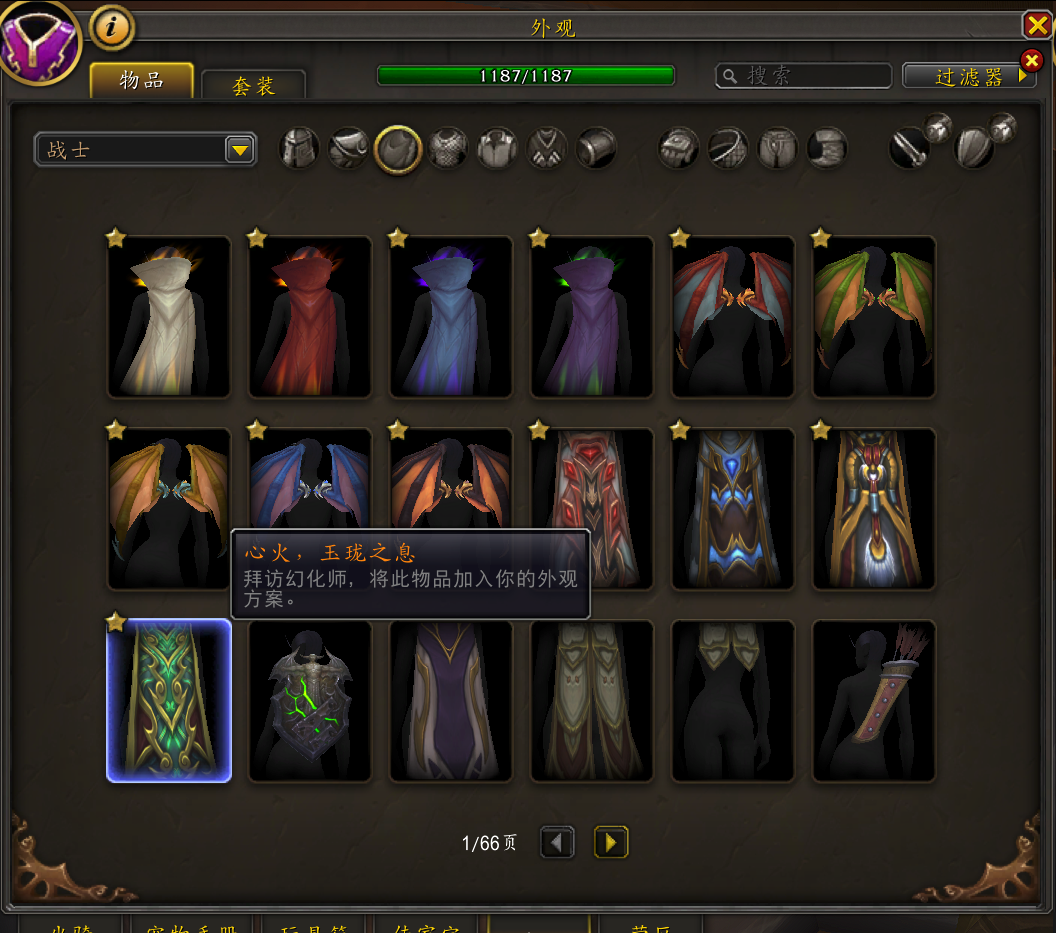Screen dimensions: 1056x933
Task: Open the 过滤器 filter menu
Action: point(968,76)
